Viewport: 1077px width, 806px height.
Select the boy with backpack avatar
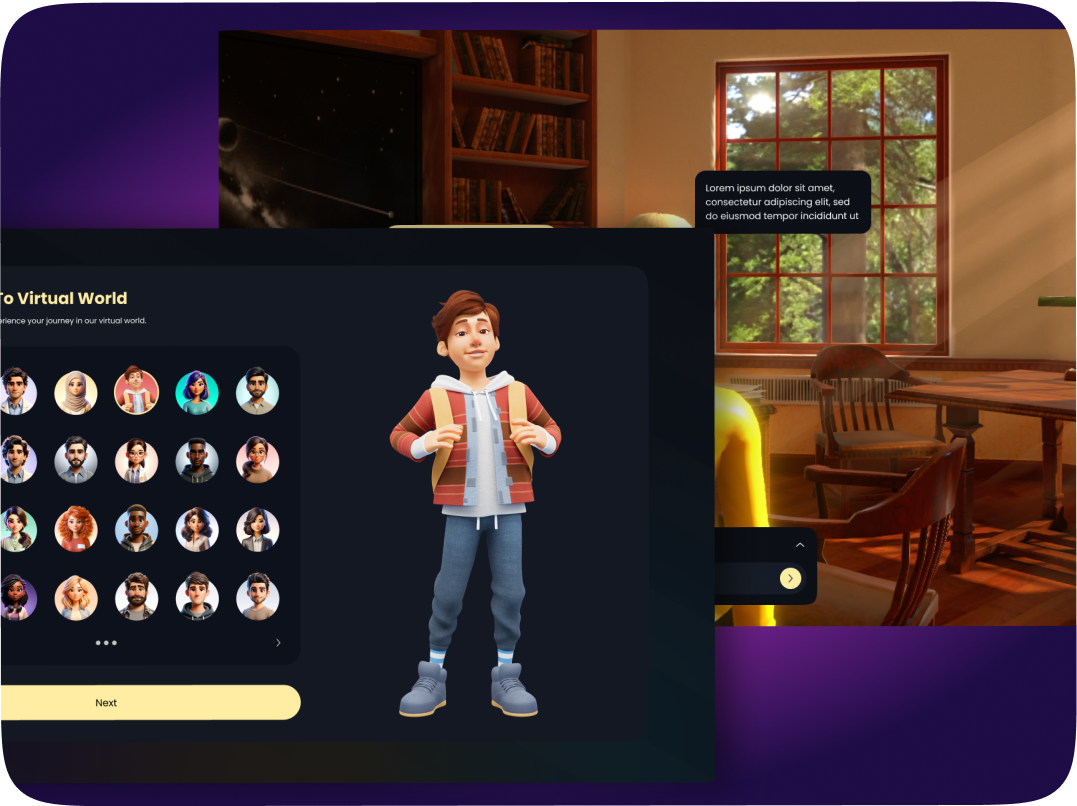click(x=137, y=392)
